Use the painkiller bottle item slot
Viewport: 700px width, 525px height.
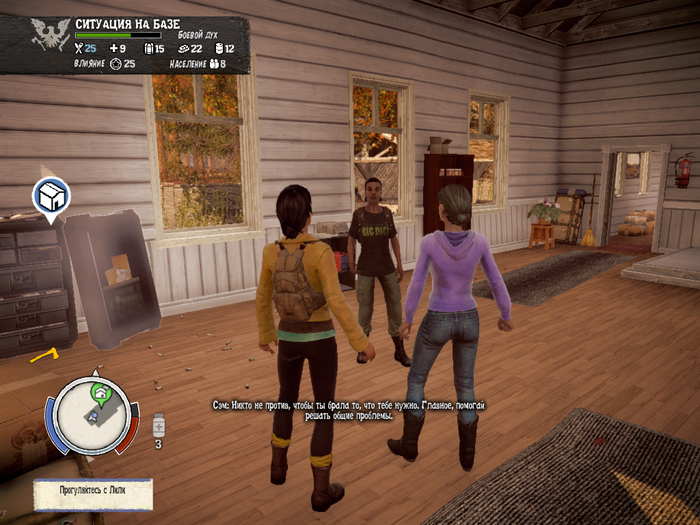tap(157, 427)
